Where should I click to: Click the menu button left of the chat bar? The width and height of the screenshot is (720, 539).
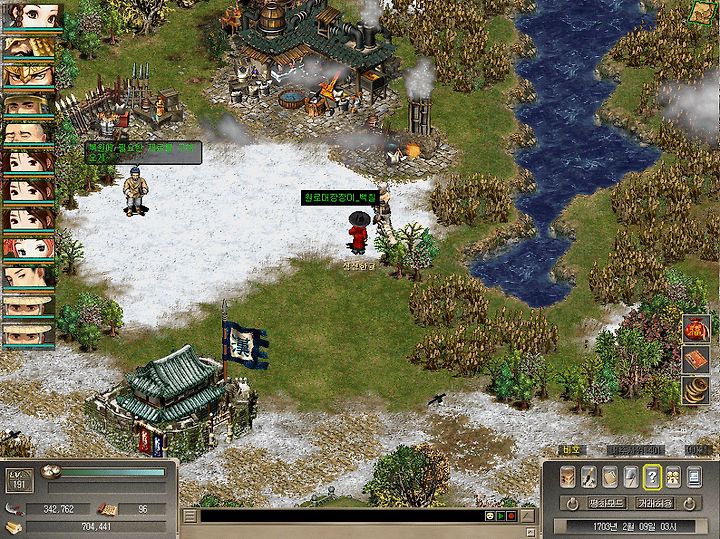pyautogui.click(x=189, y=517)
